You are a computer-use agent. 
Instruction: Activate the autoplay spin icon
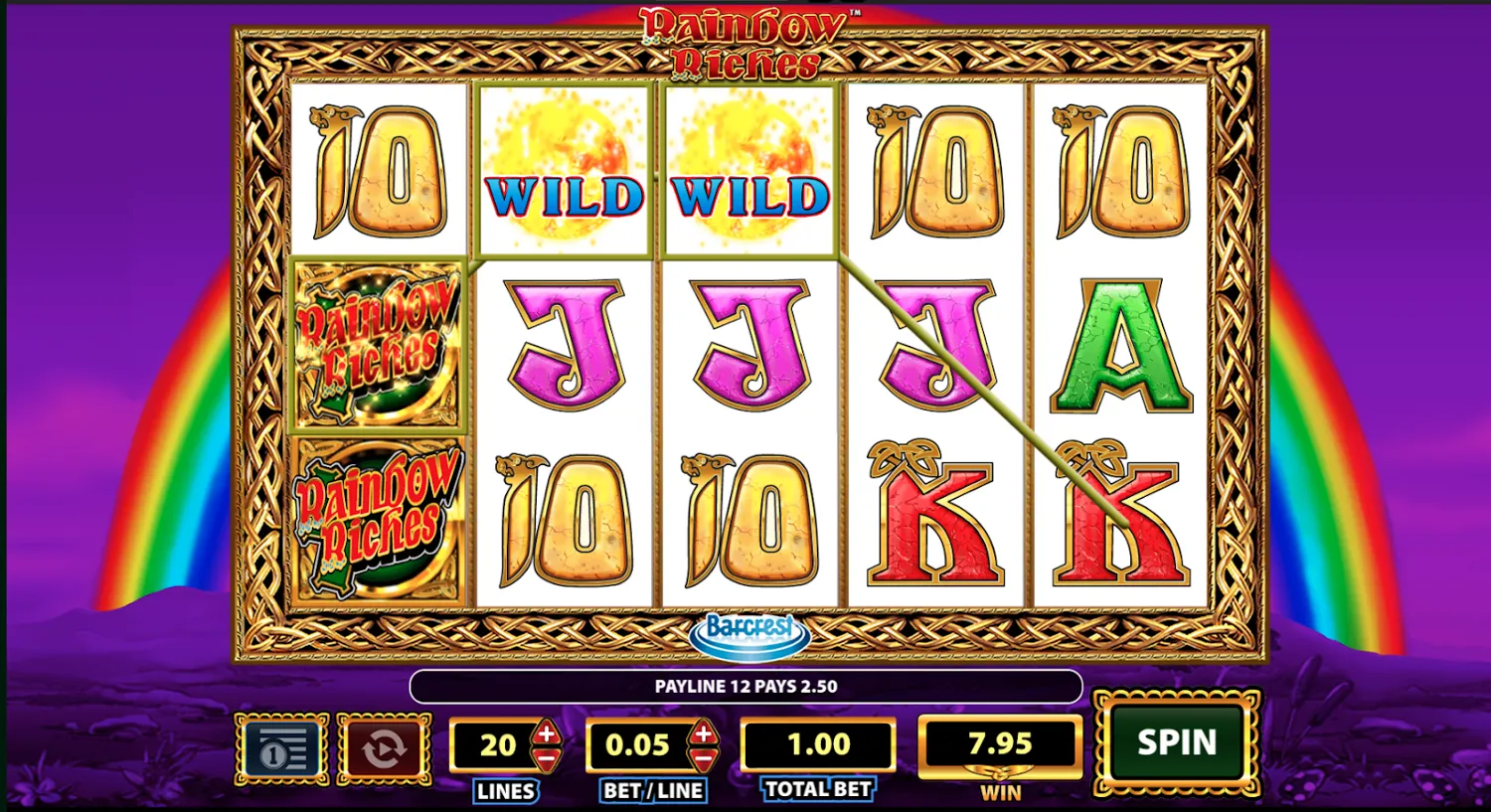384,749
